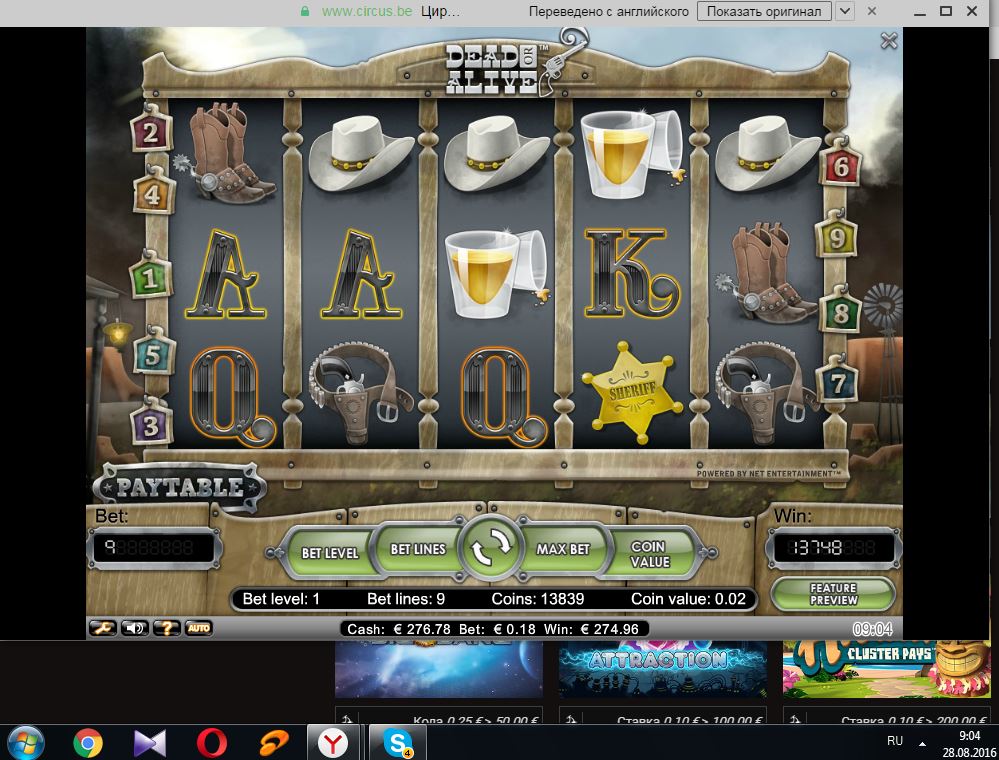Screen dimensions: 999x760
Task: Change the number of Bet Lines
Action: click(x=417, y=549)
